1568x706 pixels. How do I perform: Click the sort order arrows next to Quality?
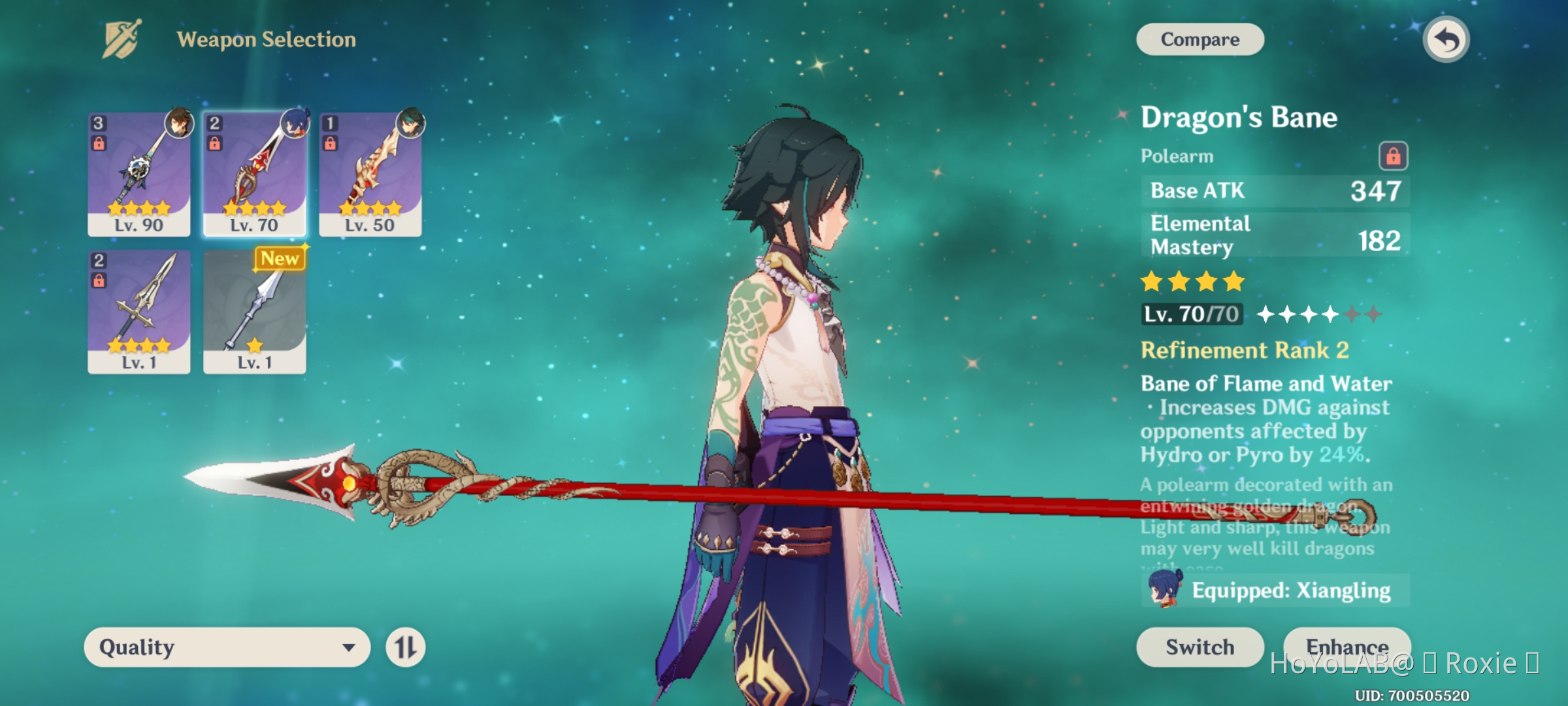(x=406, y=647)
